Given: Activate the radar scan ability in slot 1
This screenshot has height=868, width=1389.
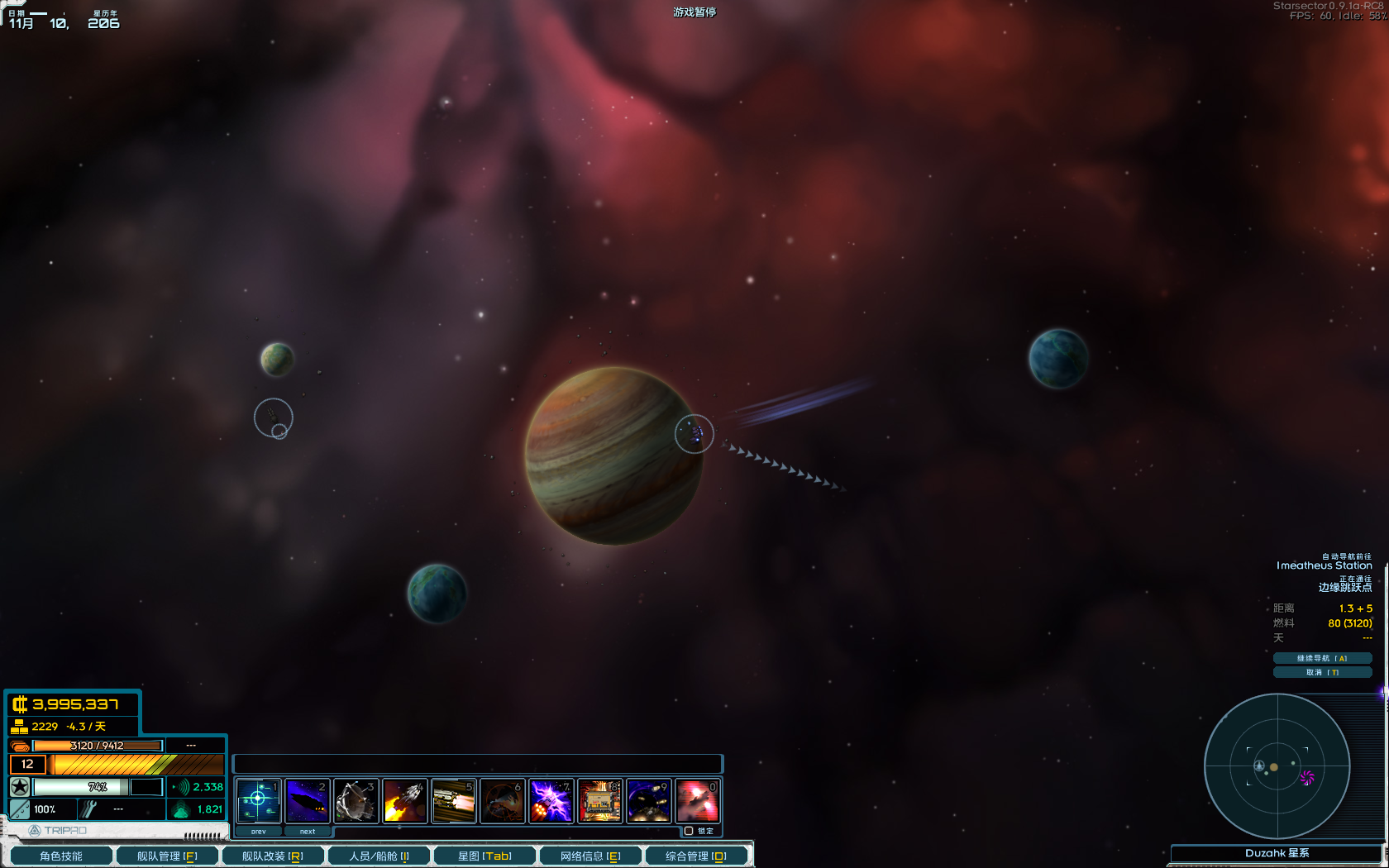Looking at the screenshot, I should pyautogui.click(x=258, y=801).
